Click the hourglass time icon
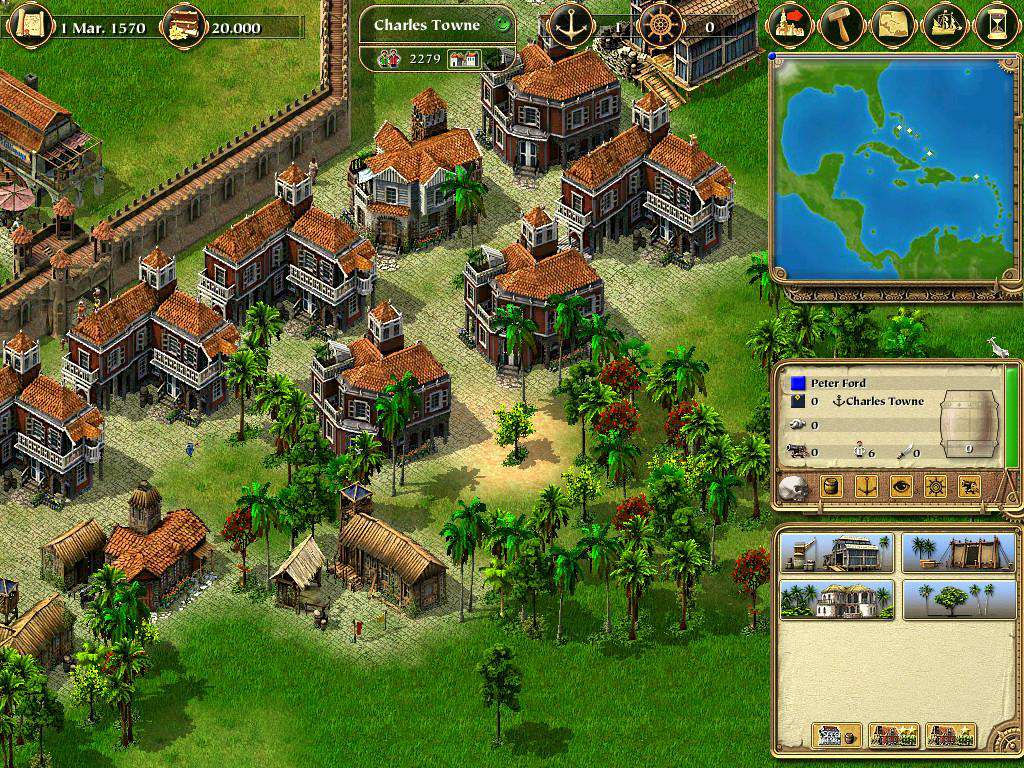Screen dimensions: 1024x768 996,25
